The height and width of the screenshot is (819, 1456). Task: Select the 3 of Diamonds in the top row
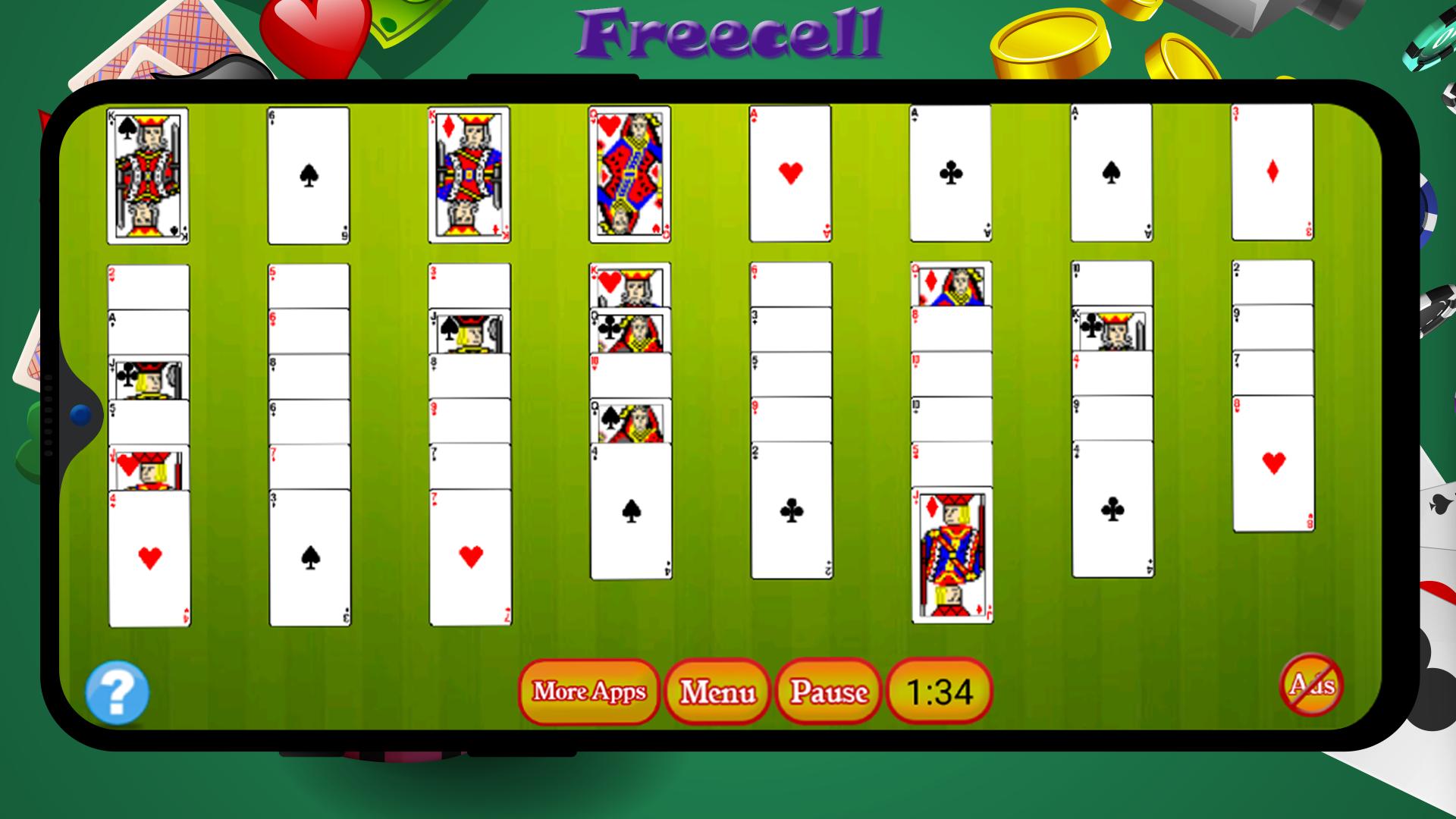1272,174
